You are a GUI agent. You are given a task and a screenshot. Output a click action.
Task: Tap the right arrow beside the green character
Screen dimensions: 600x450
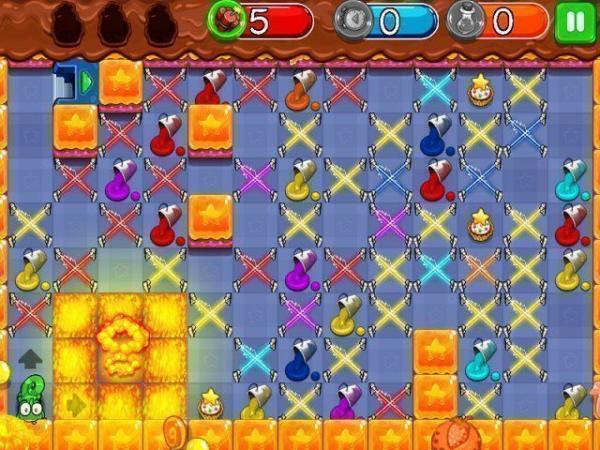coord(75,403)
